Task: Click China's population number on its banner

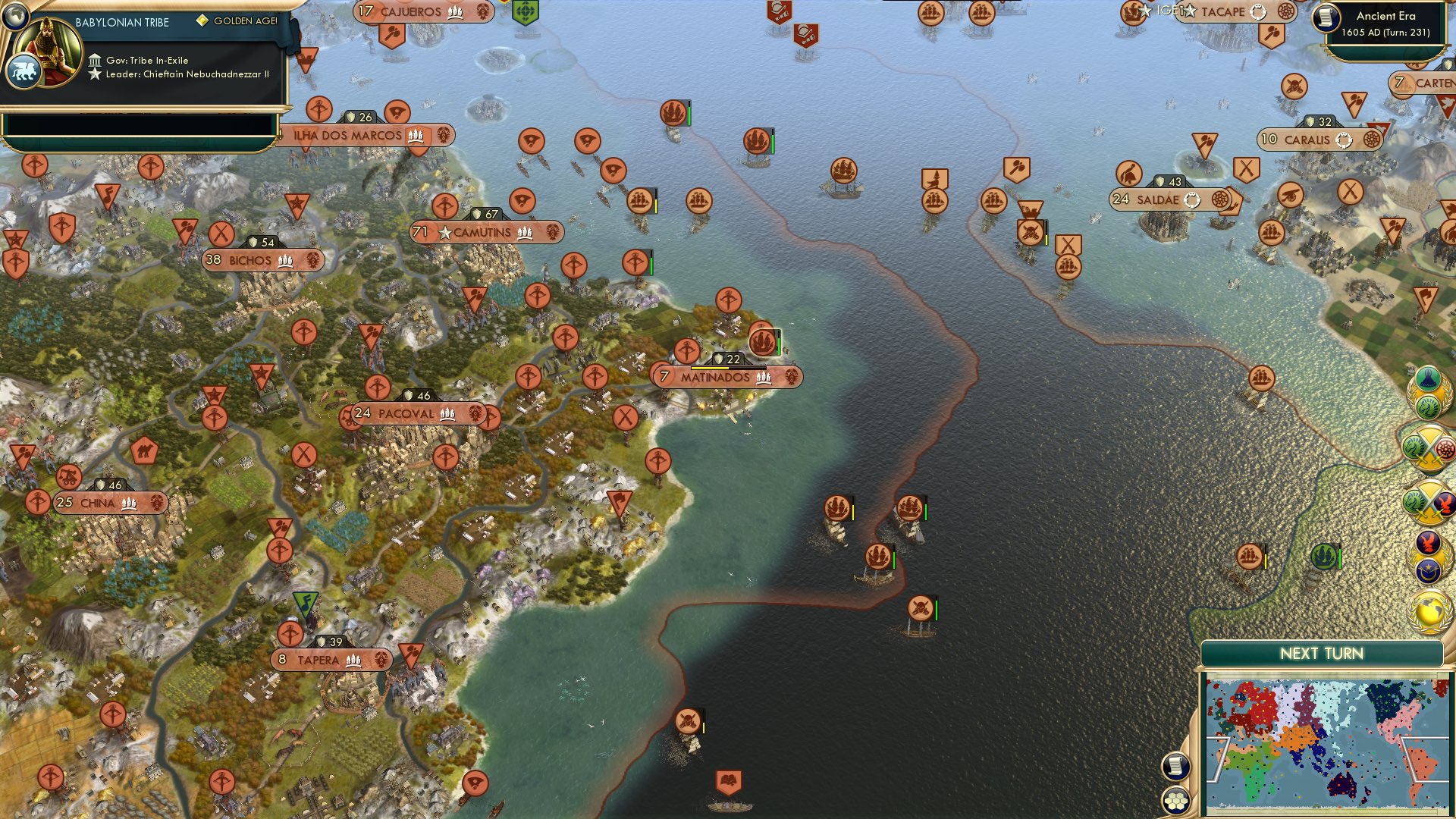Action: point(64,501)
